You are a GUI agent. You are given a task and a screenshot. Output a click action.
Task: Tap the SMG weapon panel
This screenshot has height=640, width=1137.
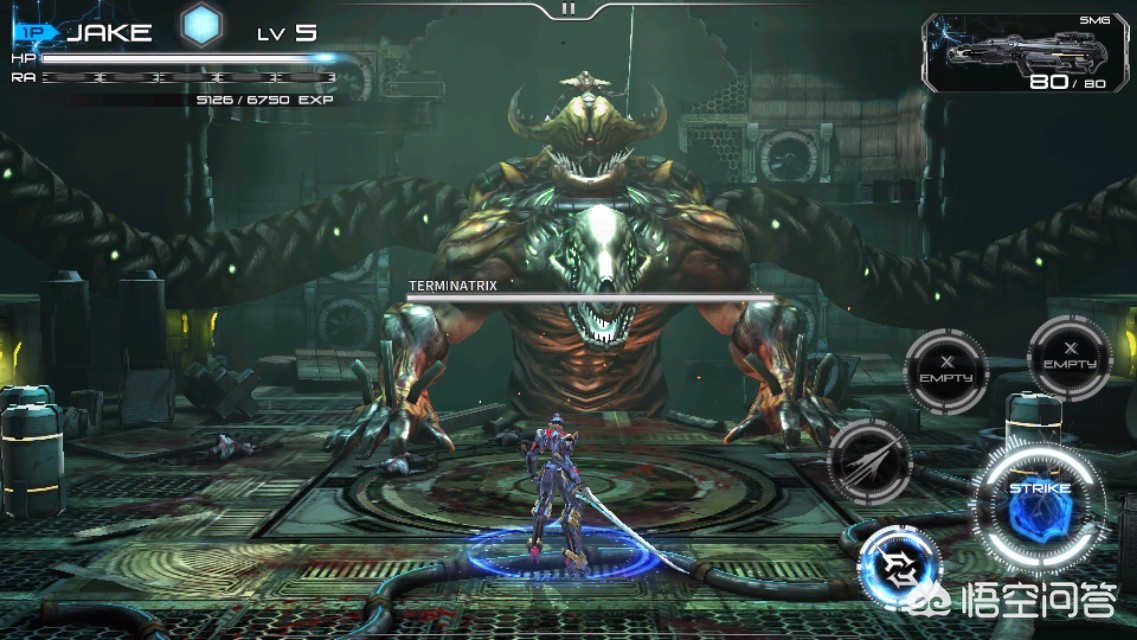point(1024,54)
